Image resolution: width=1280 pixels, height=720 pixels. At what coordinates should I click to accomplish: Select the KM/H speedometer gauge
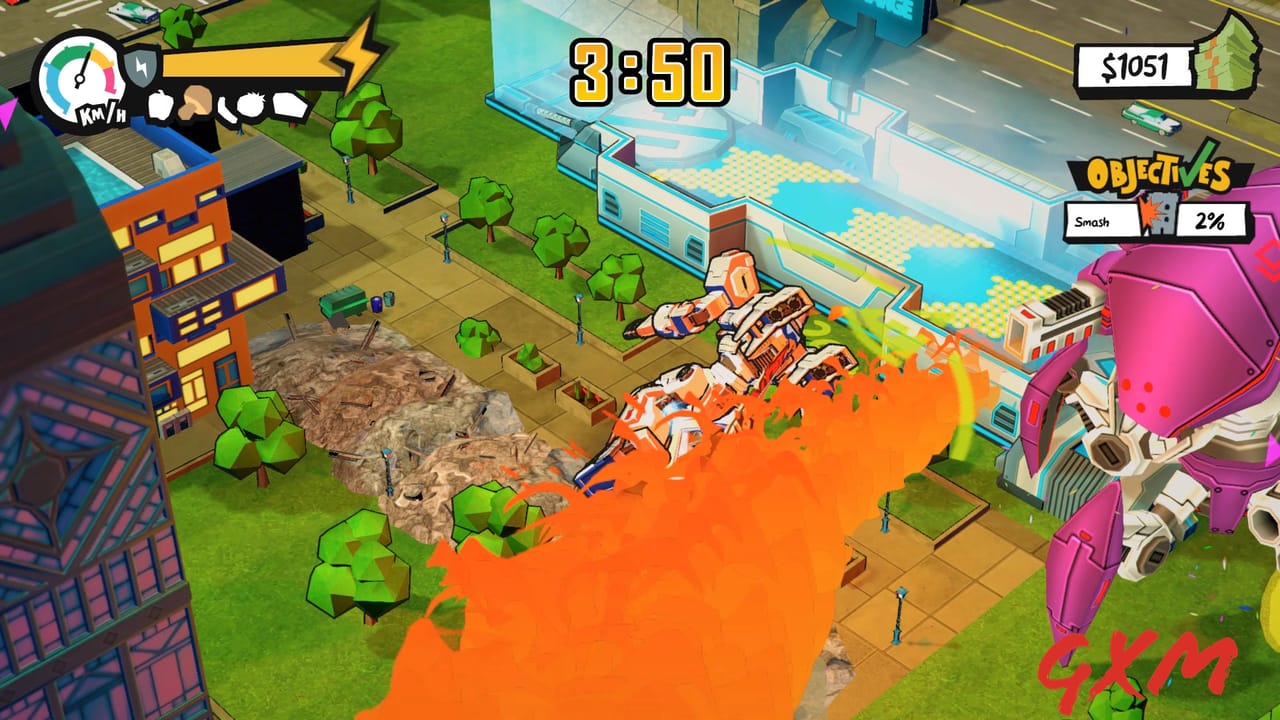(79, 78)
